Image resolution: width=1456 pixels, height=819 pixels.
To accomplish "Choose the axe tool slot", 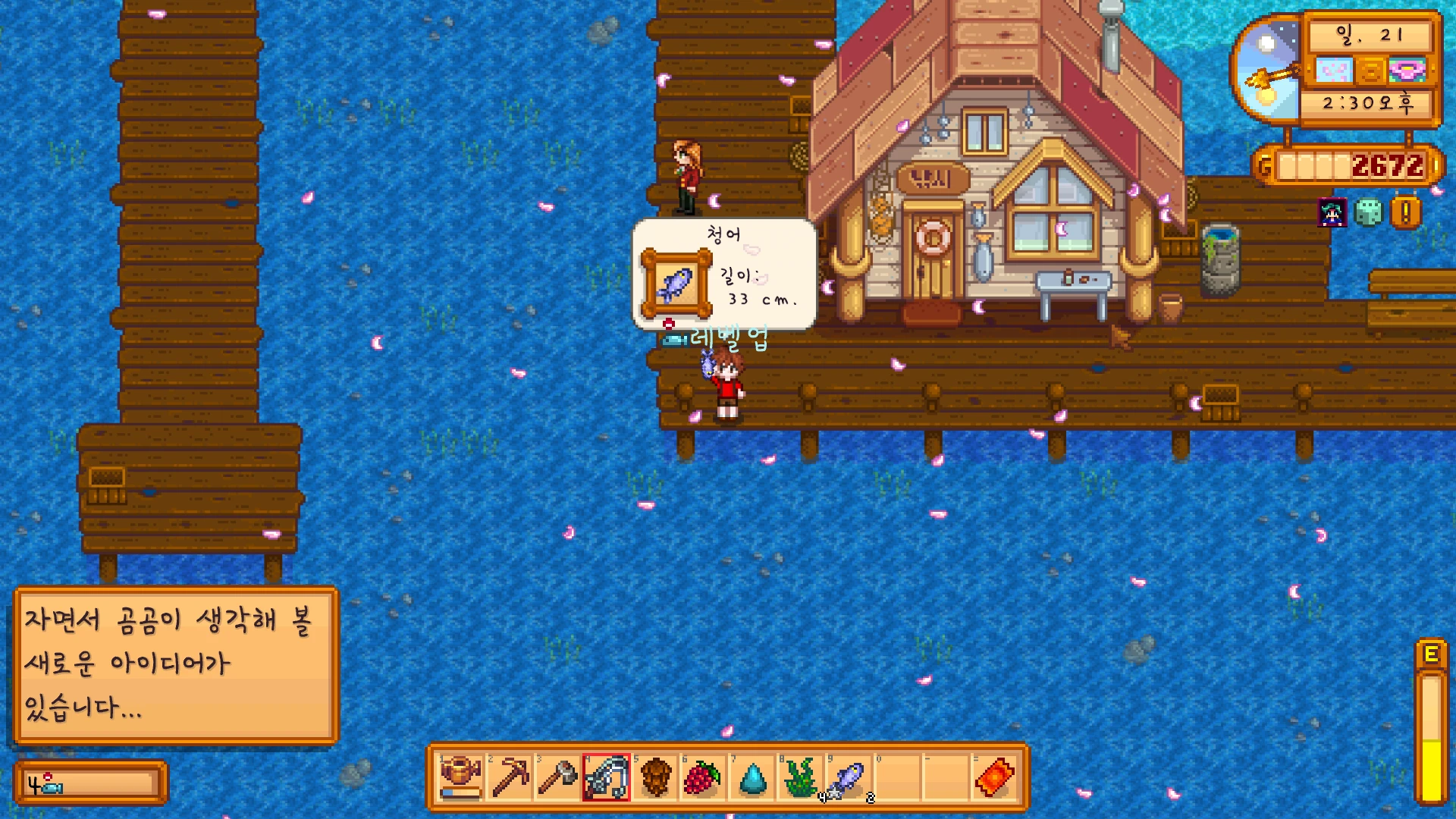I will coord(558,777).
